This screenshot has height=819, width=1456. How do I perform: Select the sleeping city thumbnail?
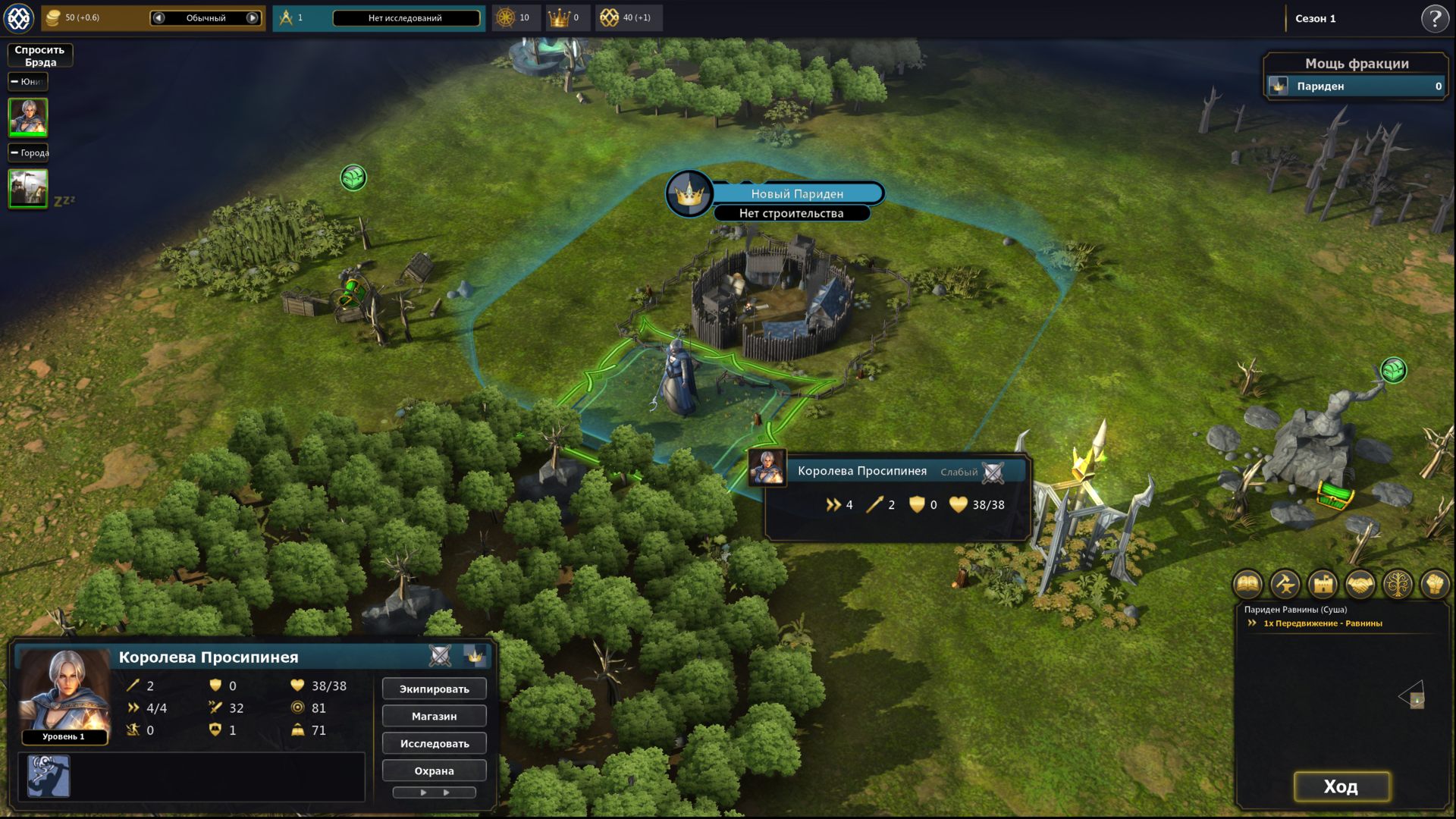(28, 187)
